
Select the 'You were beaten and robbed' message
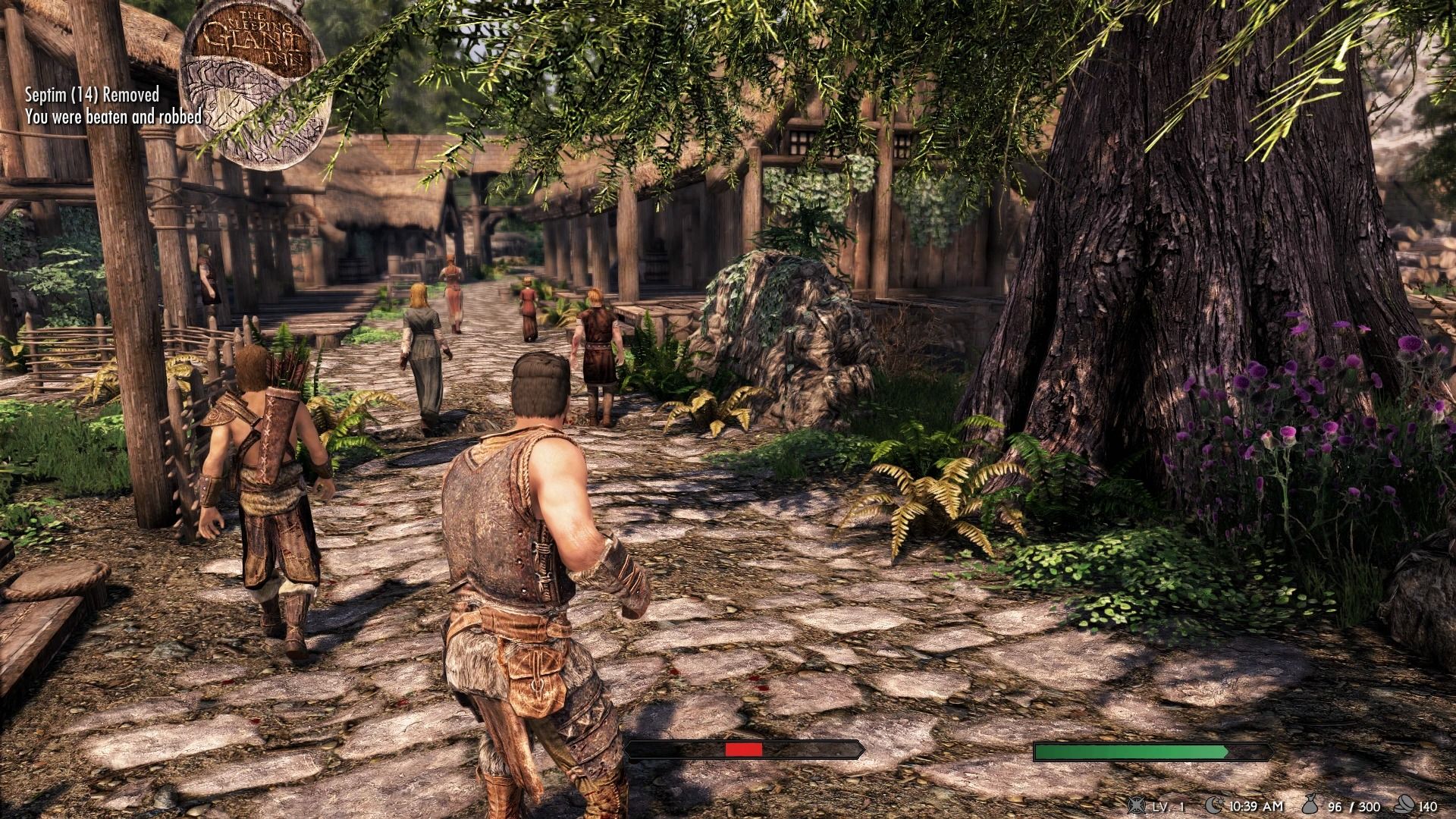114,118
